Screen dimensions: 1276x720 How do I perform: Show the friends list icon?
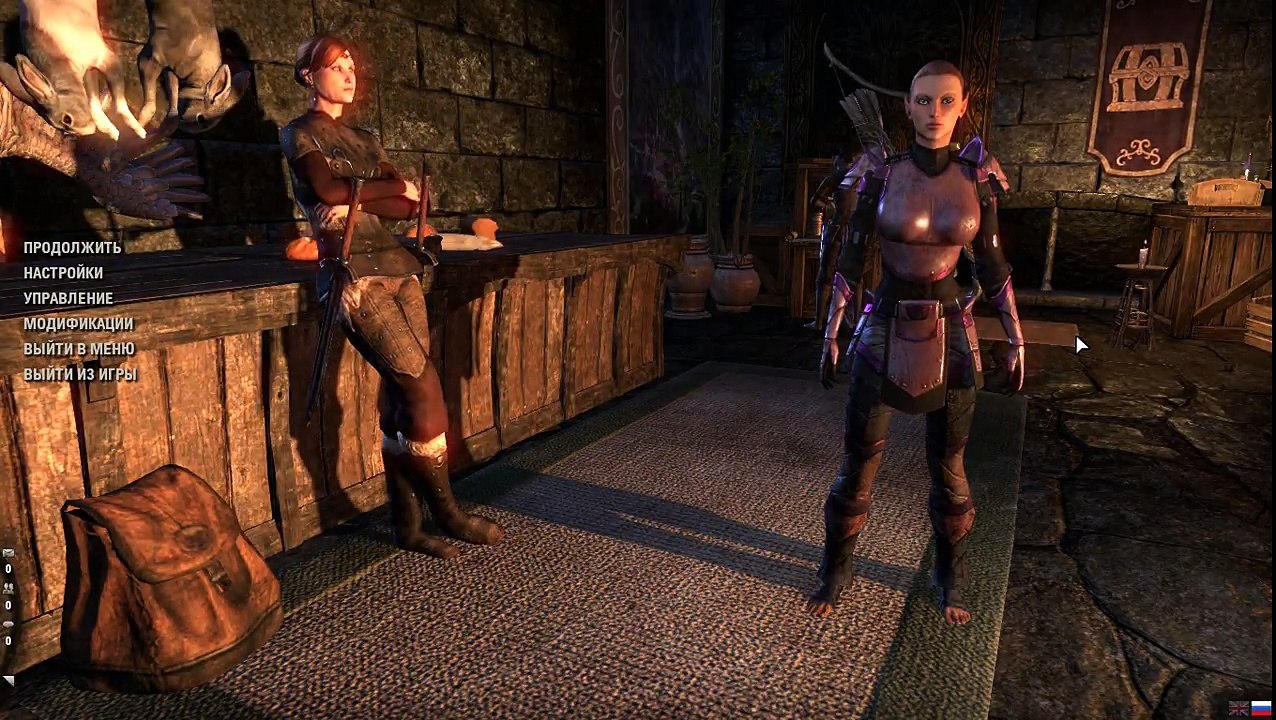[8, 589]
